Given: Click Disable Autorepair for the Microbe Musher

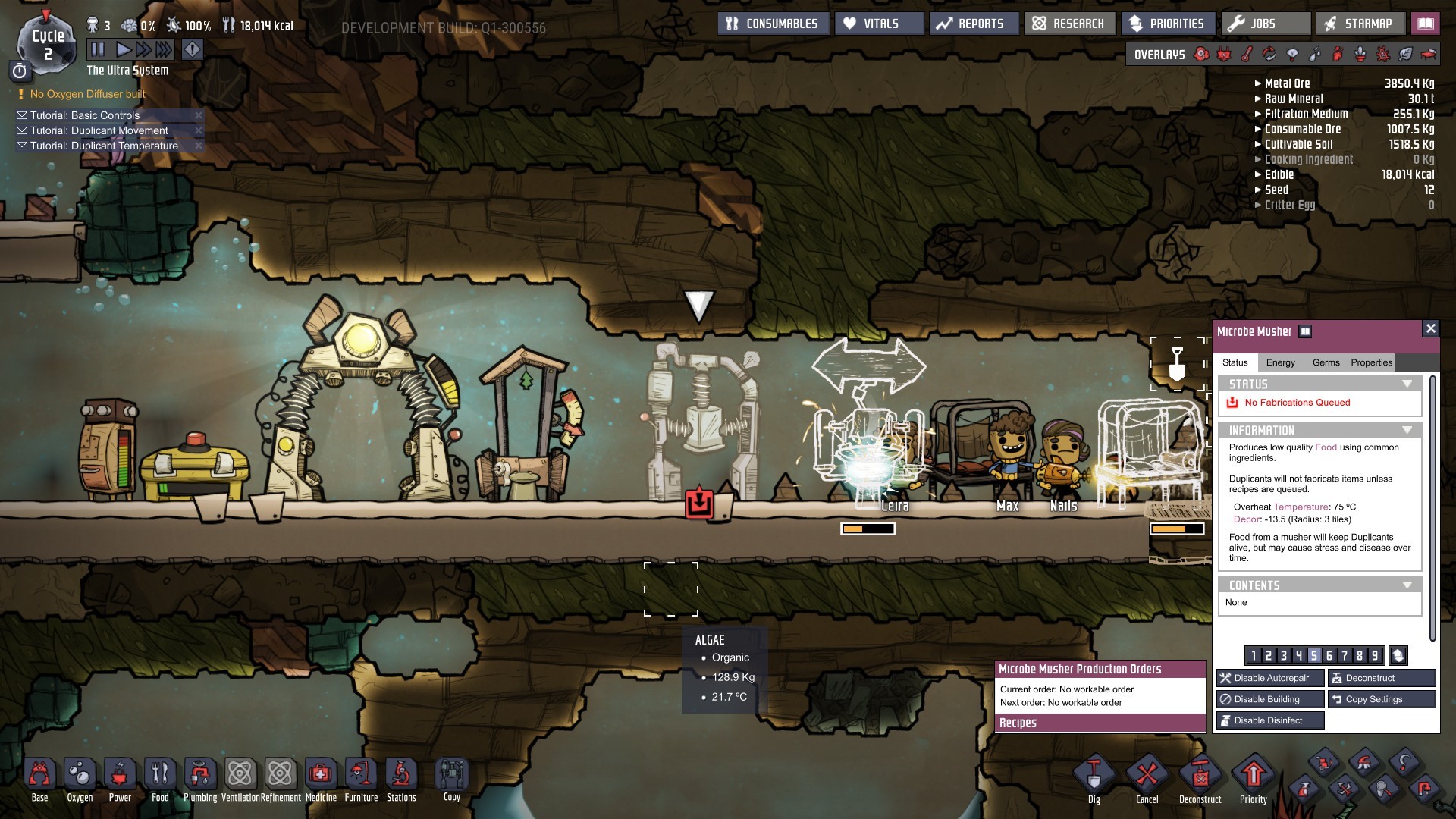Looking at the screenshot, I should click(x=1270, y=678).
